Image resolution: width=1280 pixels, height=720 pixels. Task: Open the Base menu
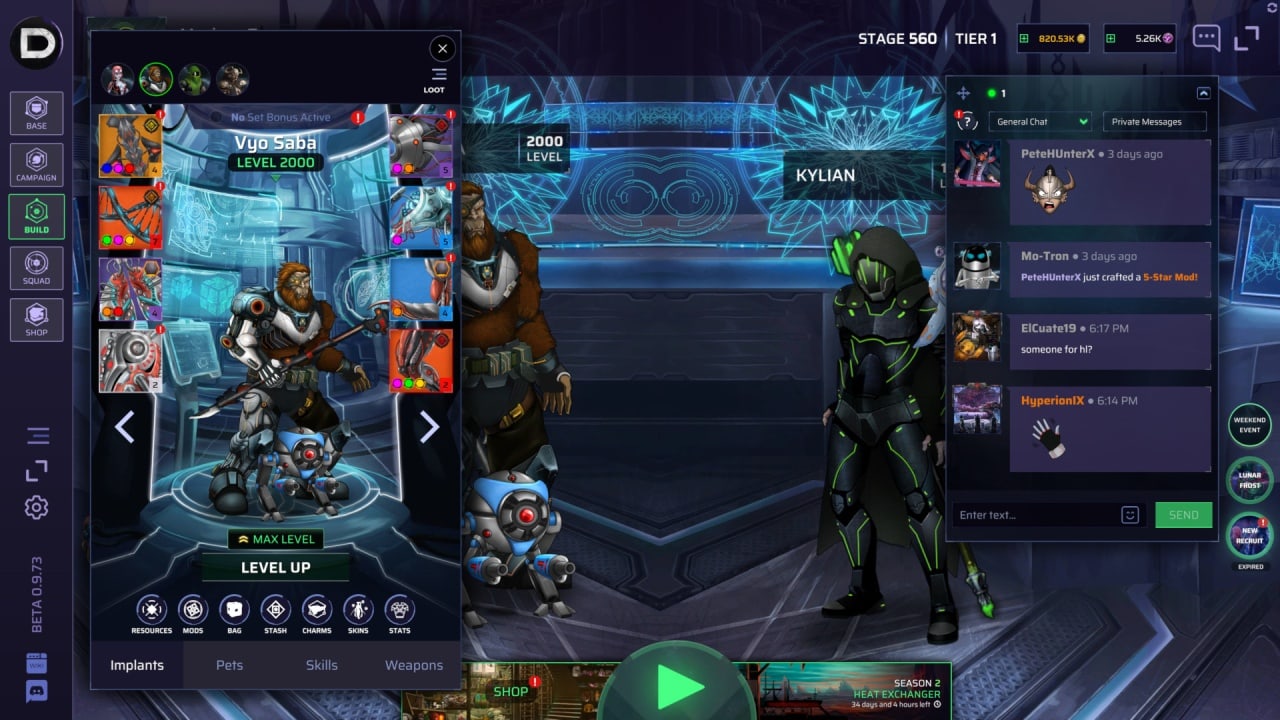point(36,113)
